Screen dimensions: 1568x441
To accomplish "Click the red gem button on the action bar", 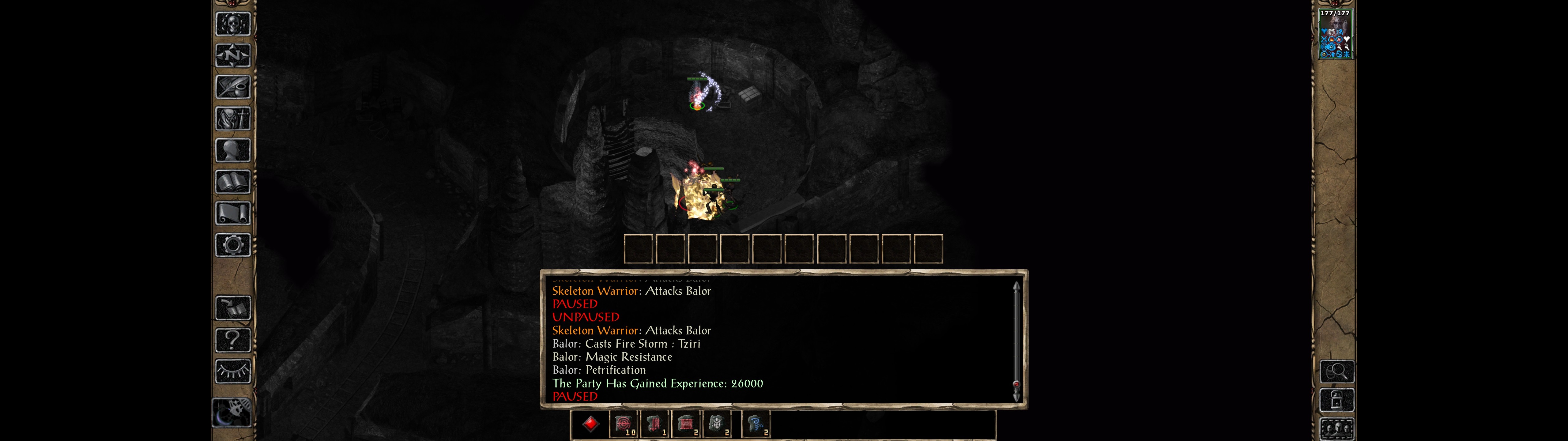I will click(590, 424).
